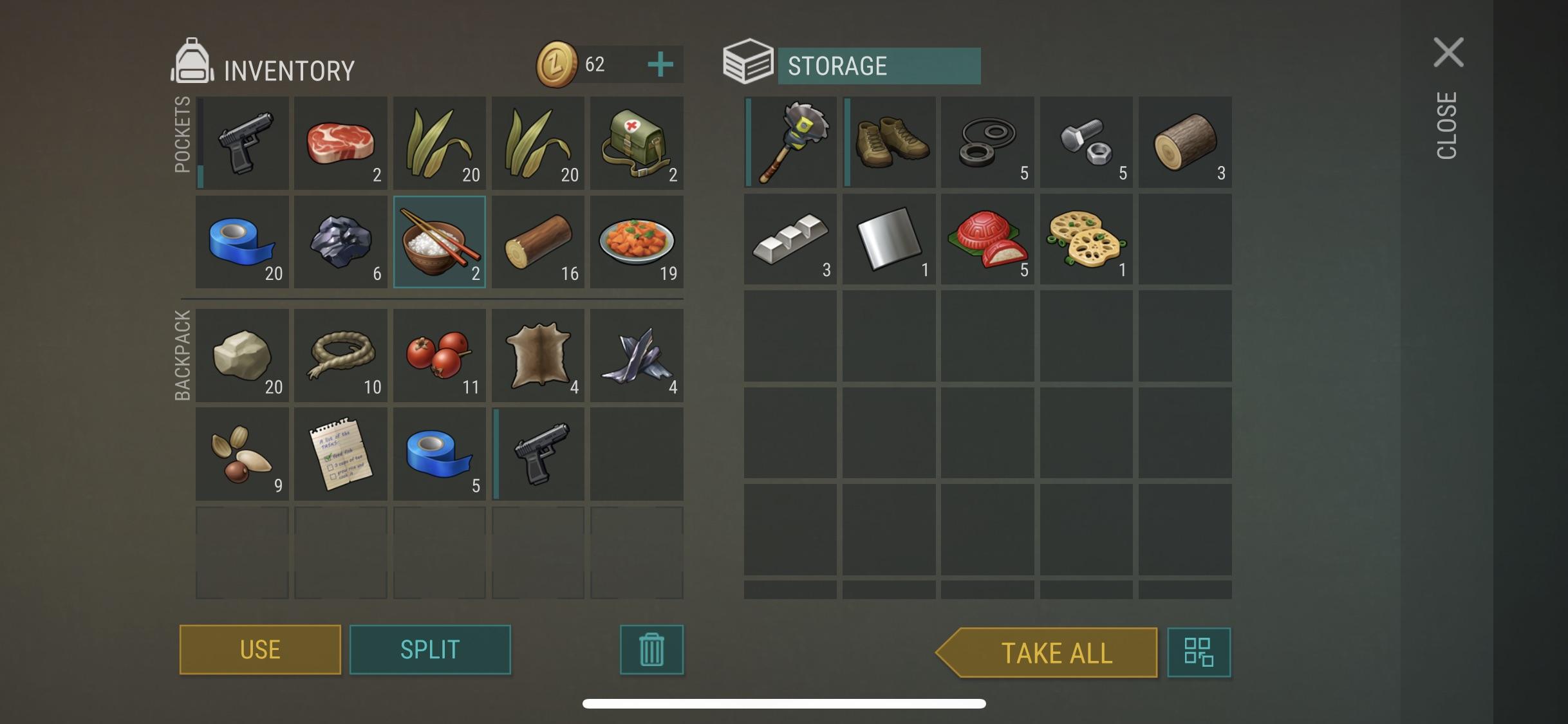Select the seeds stack of 9
This screenshot has width=1568, height=724.
(x=243, y=454)
